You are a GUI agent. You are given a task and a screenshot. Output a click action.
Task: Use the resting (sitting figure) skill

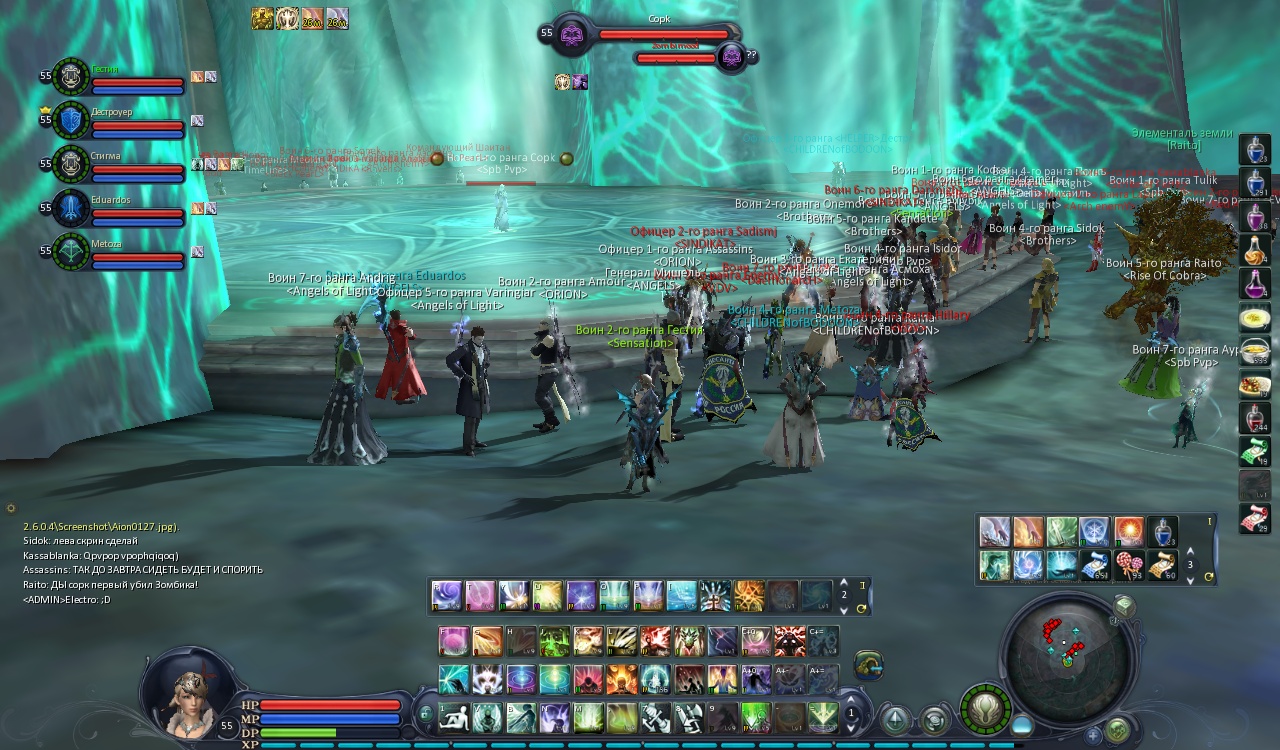point(454,717)
